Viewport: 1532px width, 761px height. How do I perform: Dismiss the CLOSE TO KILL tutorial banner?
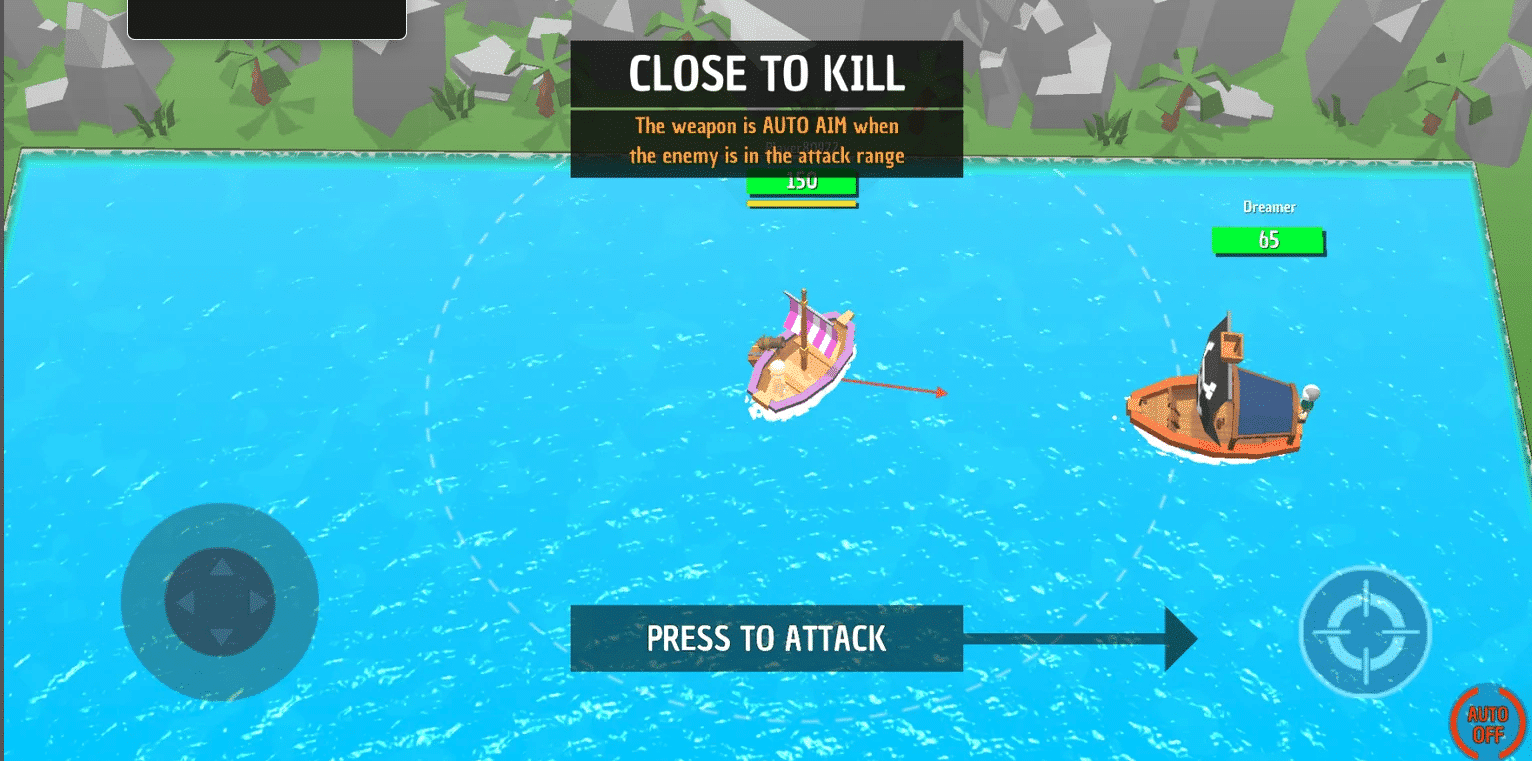point(766,72)
